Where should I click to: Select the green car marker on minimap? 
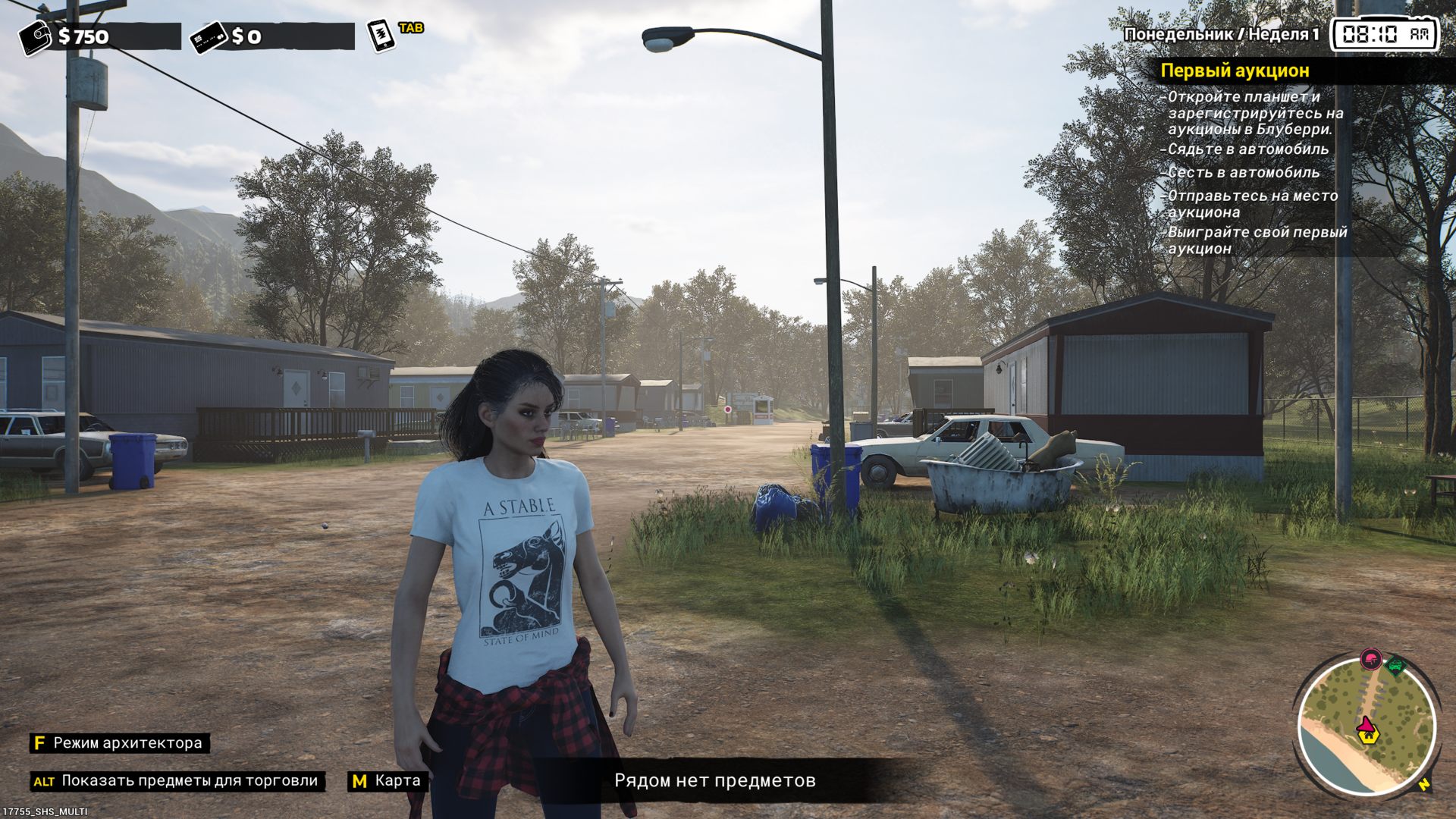point(1395,666)
